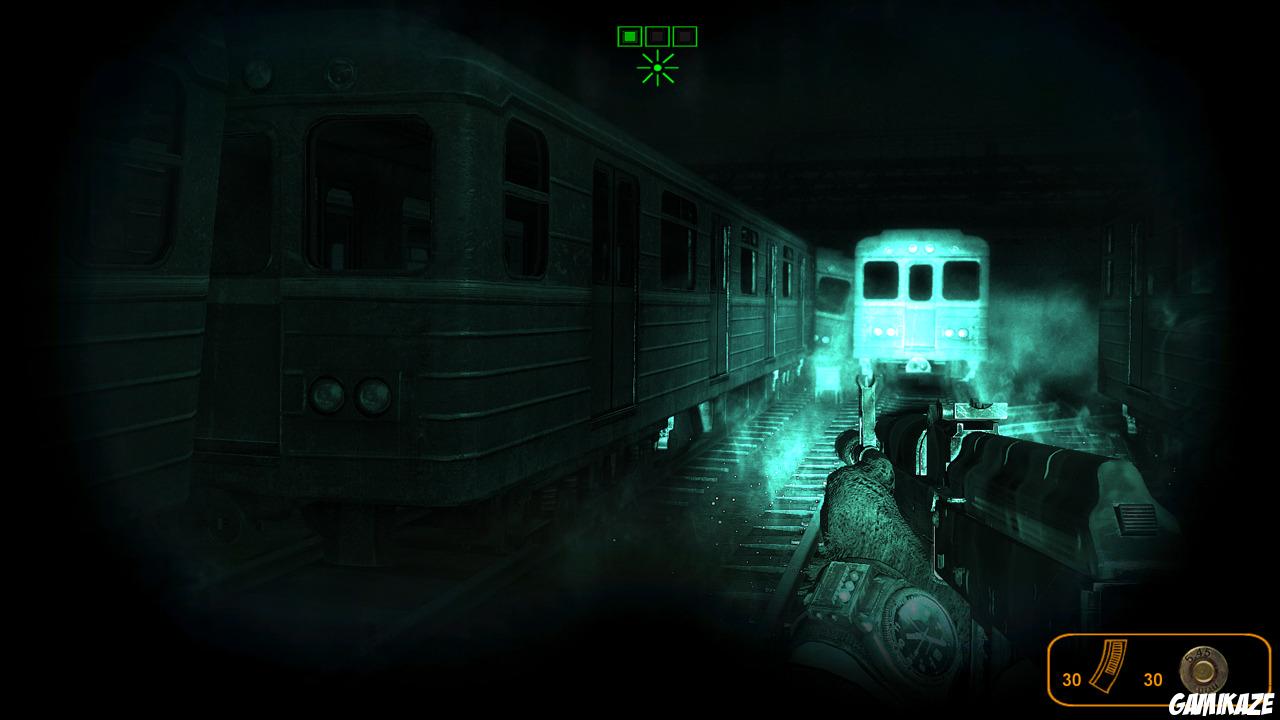The height and width of the screenshot is (720, 1280).
Task: Select the magazine icon in the ammo panel
Action: coord(1108,667)
